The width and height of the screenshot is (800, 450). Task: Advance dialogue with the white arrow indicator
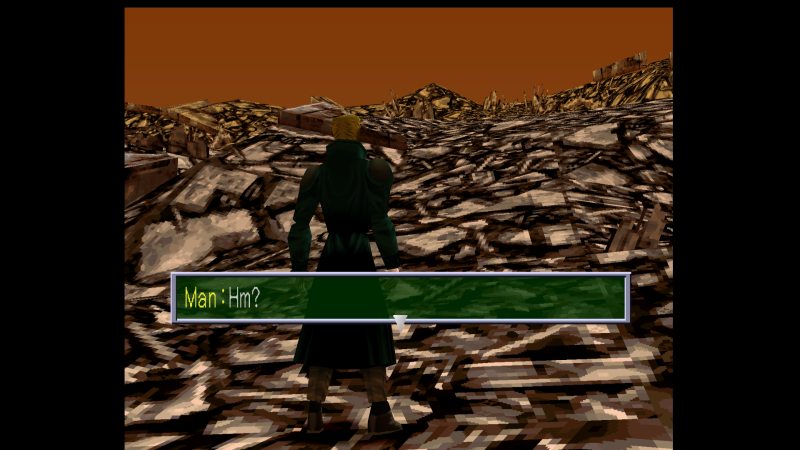coord(400,322)
